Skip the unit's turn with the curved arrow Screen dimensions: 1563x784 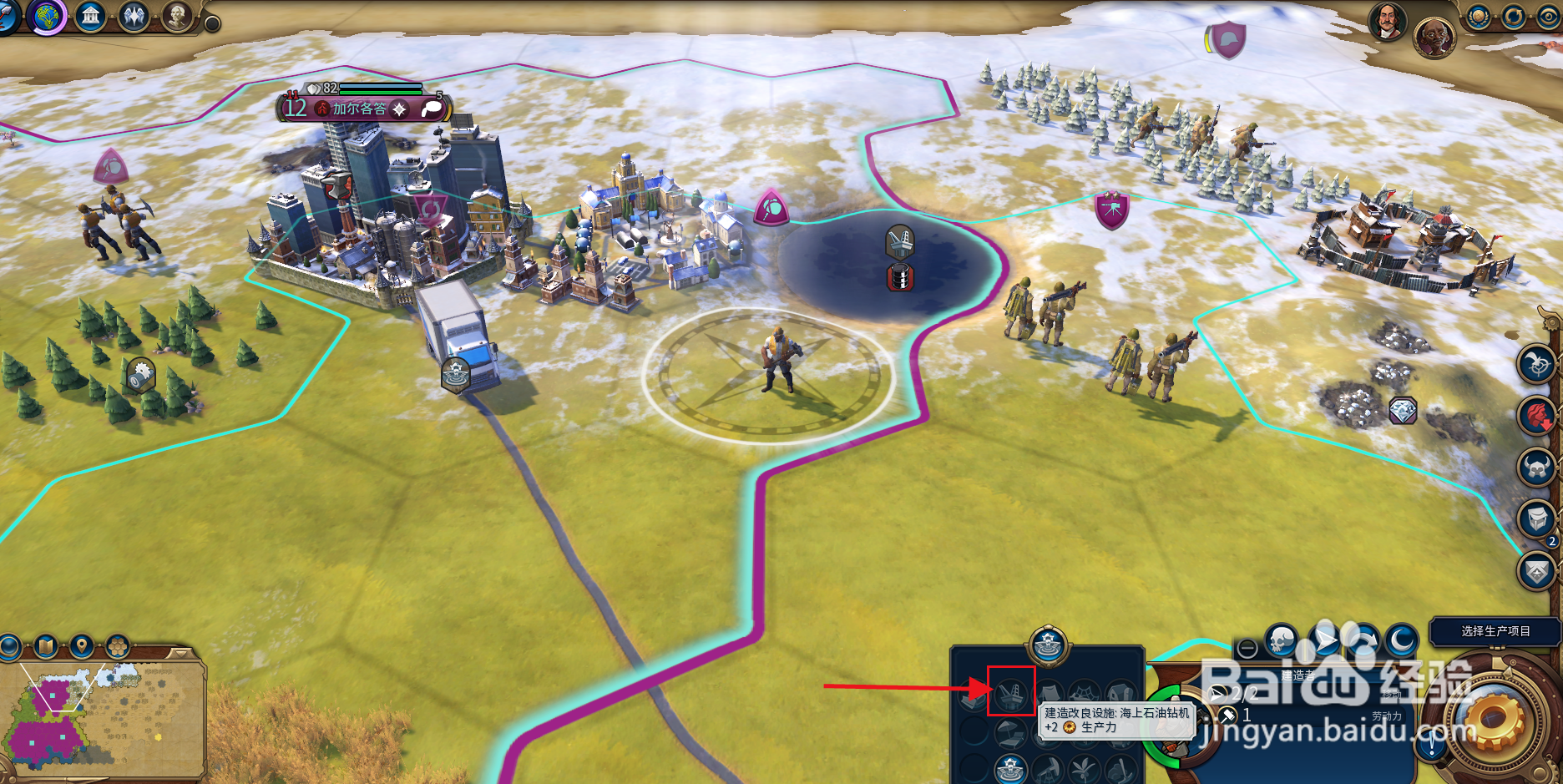pyautogui.click(x=1363, y=640)
